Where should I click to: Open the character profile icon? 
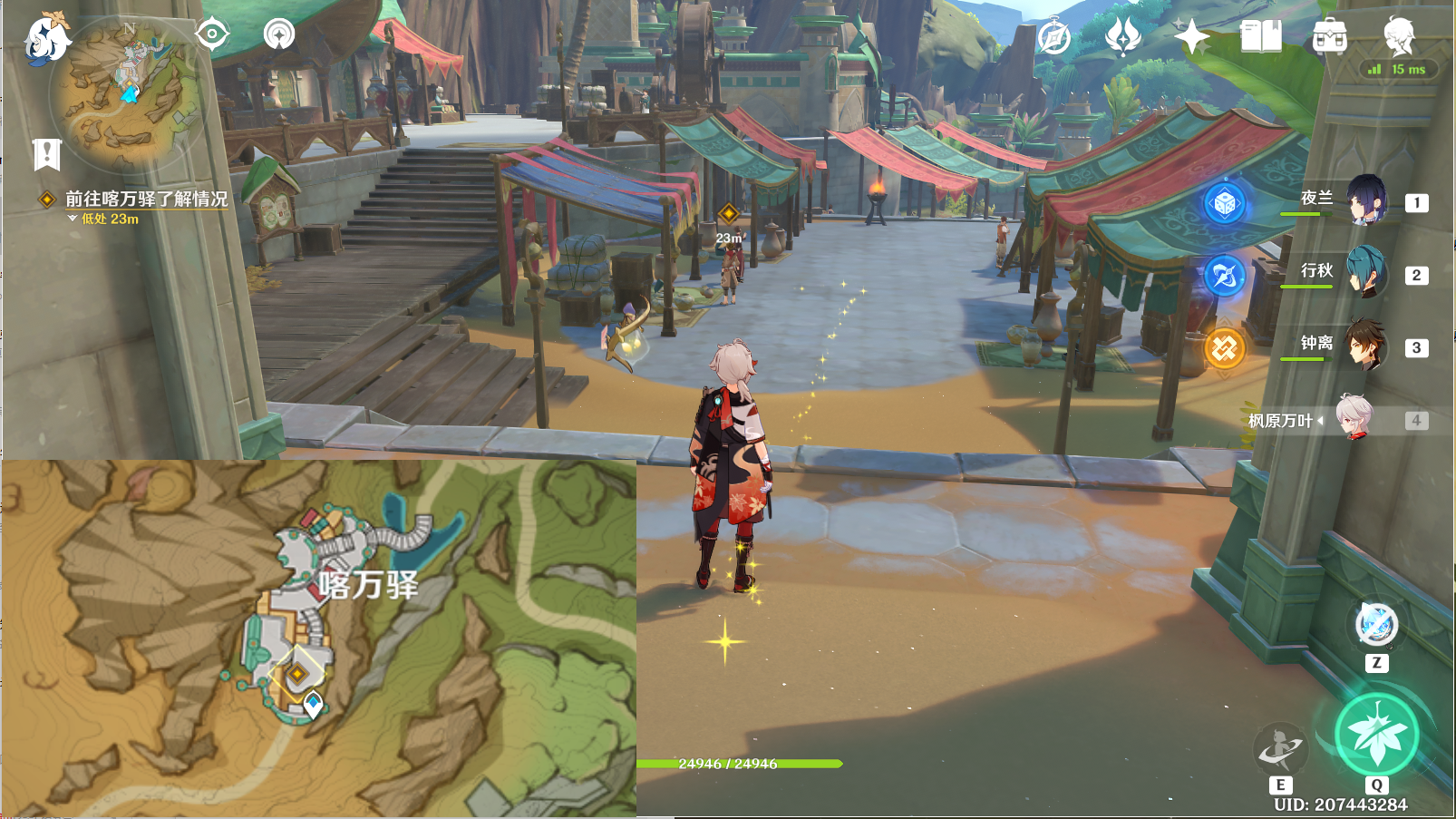point(1399,35)
